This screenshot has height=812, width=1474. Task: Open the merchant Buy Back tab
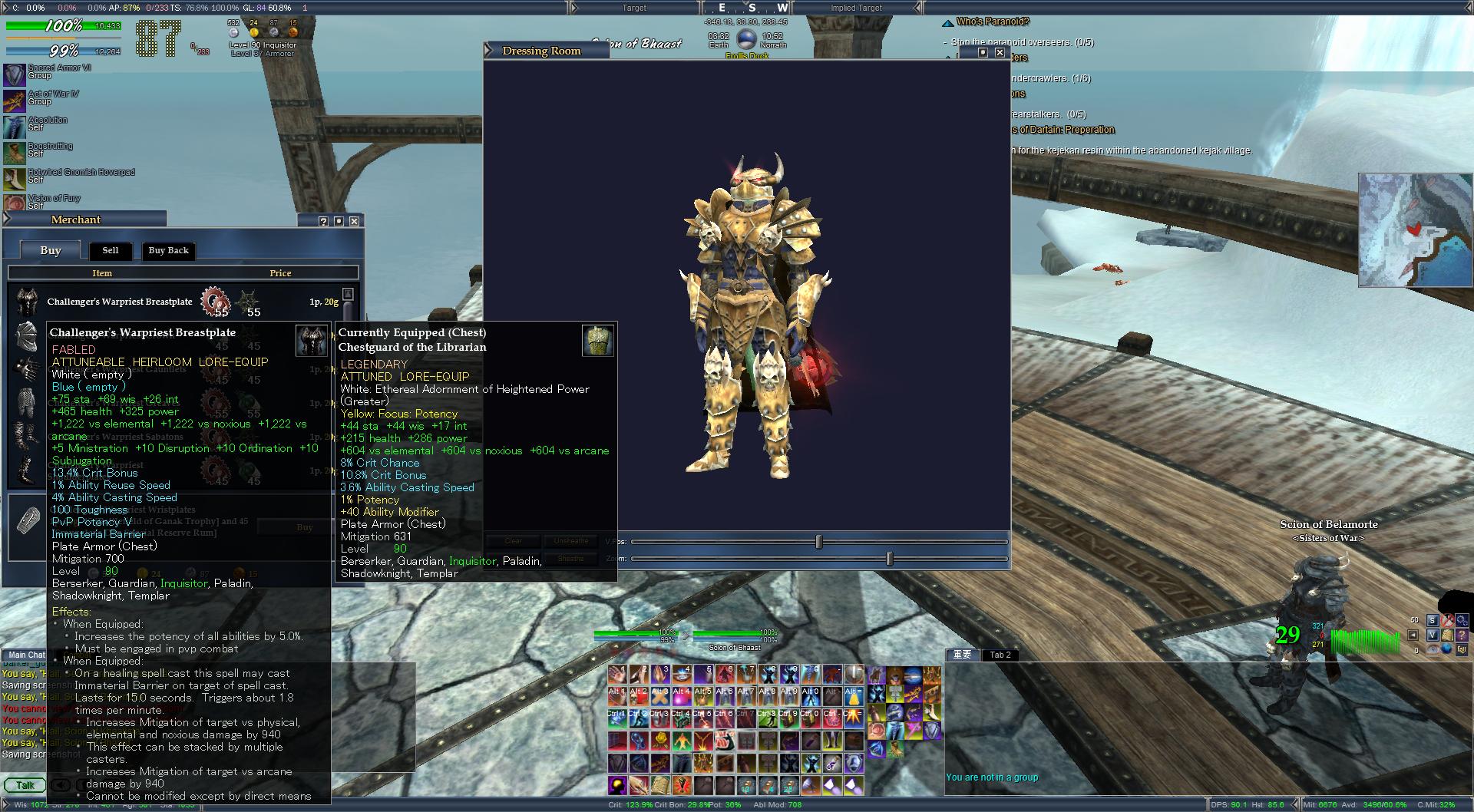168,250
